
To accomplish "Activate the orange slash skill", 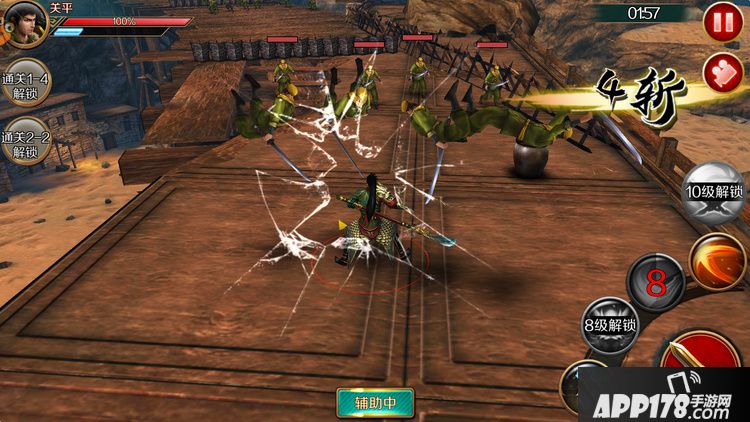I will (x=718, y=261).
